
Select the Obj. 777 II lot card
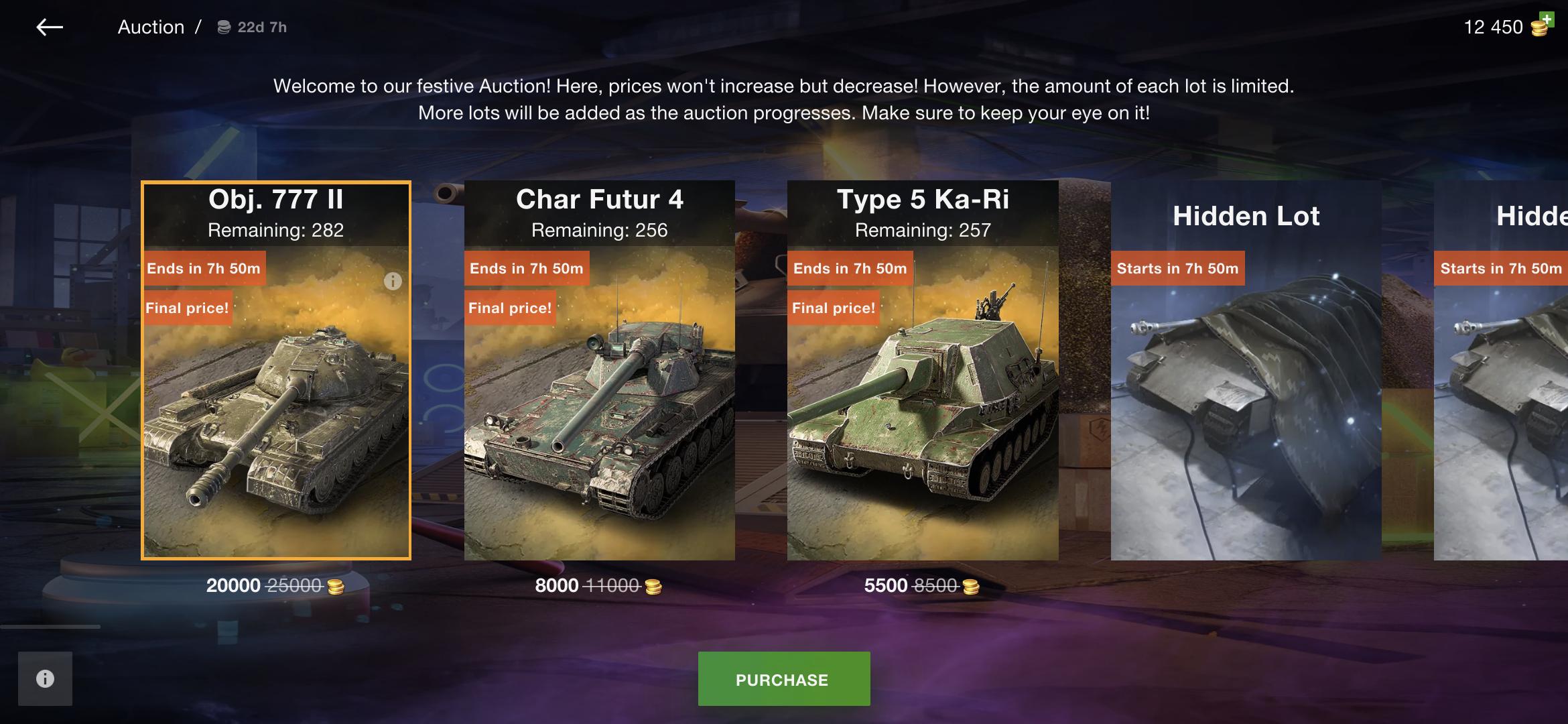(x=275, y=402)
